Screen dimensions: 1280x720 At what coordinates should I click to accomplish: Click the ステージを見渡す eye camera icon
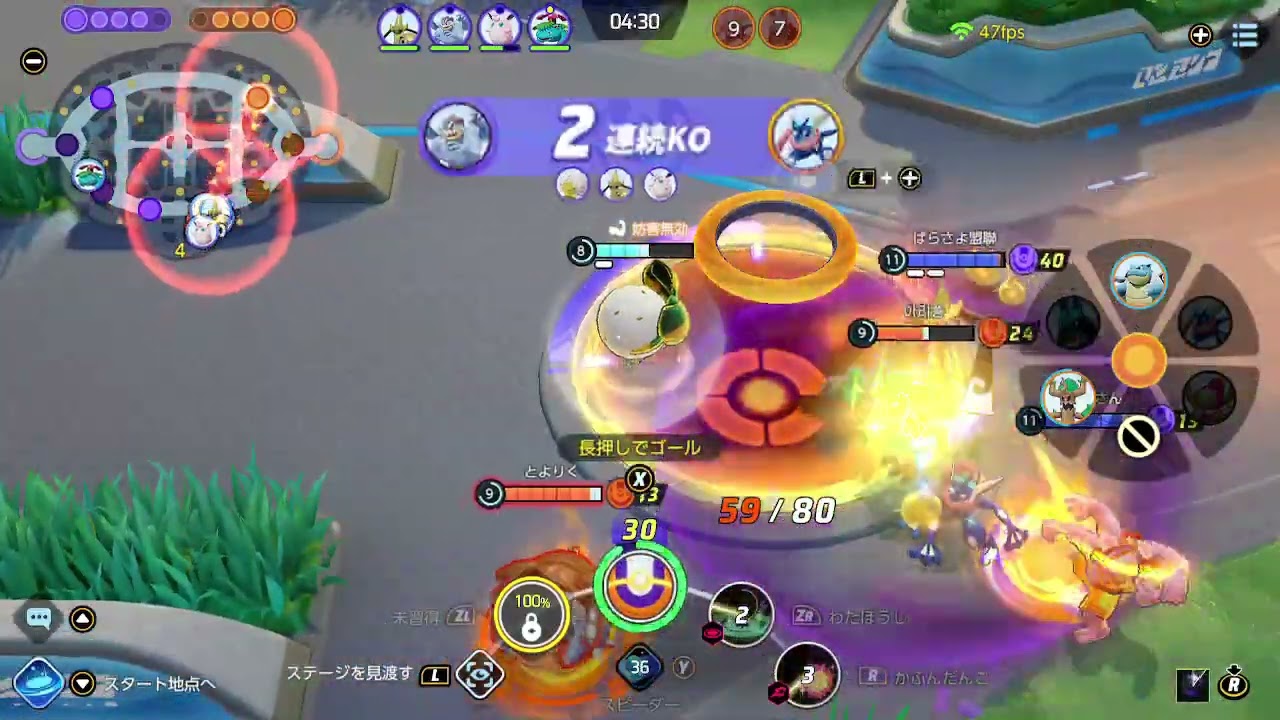click(481, 676)
